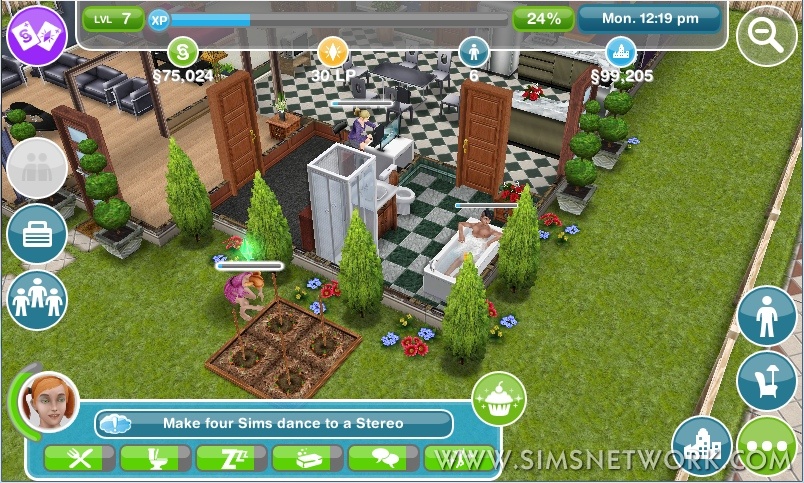Check the bladder toilet need button
This screenshot has height=483, width=804.
[157, 459]
